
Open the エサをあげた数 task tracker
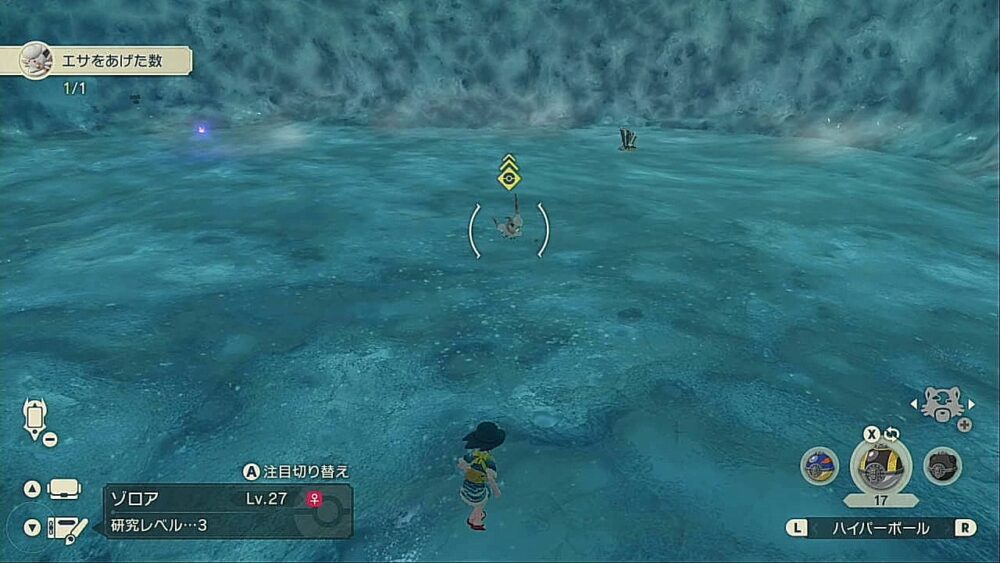click(x=105, y=60)
